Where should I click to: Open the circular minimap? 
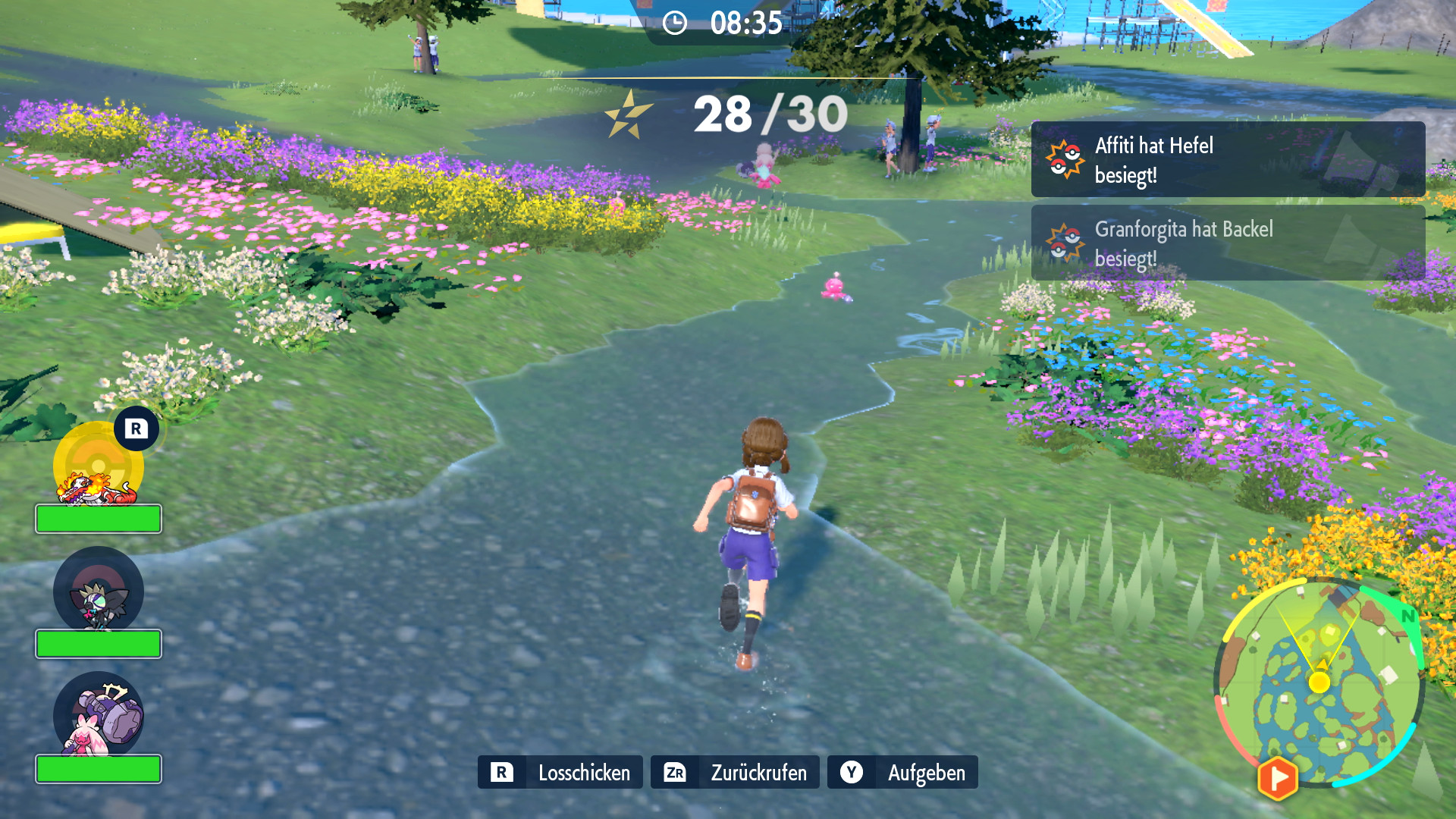(1319, 682)
